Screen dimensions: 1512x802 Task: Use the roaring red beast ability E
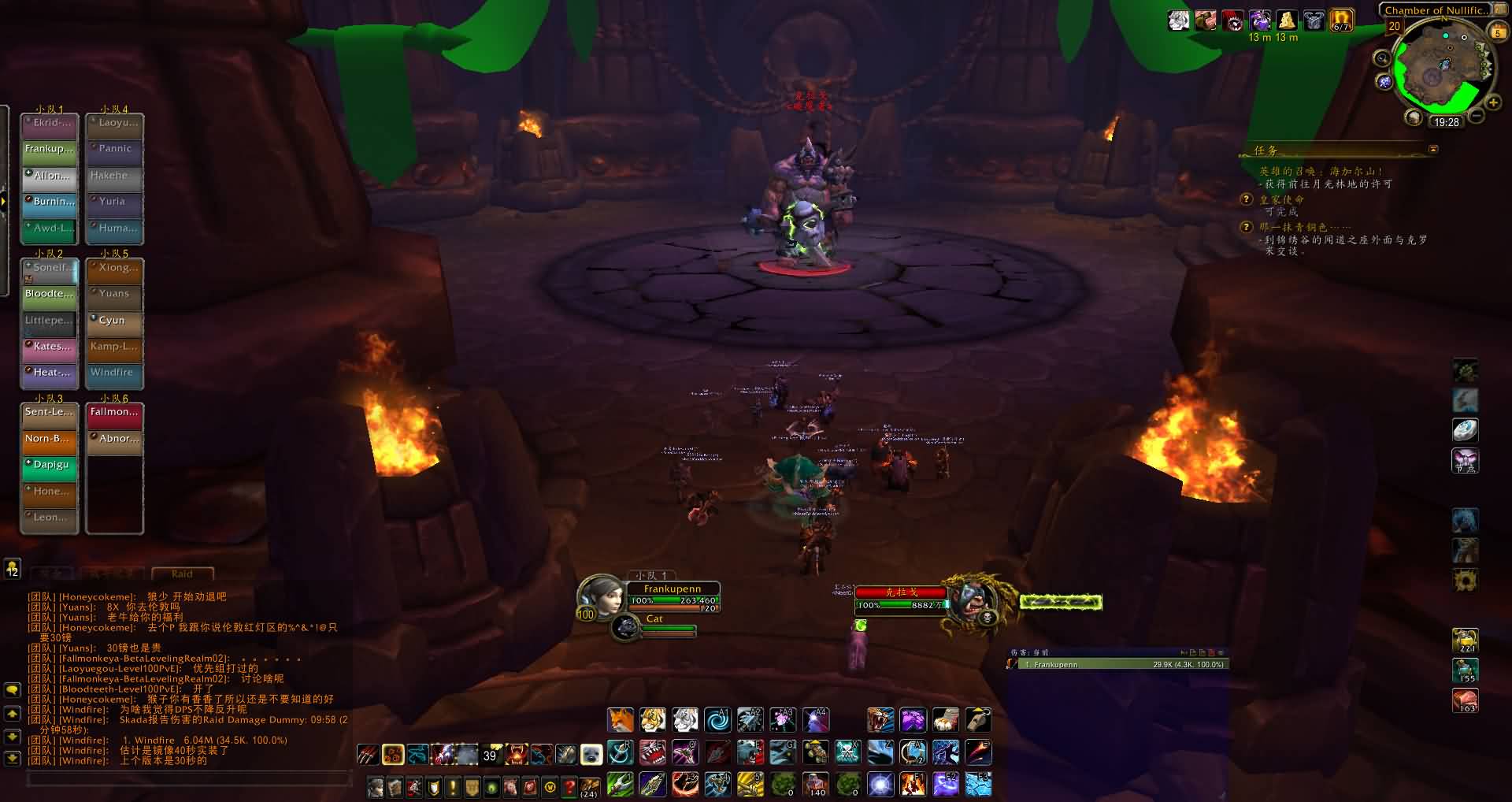[652, 752]
